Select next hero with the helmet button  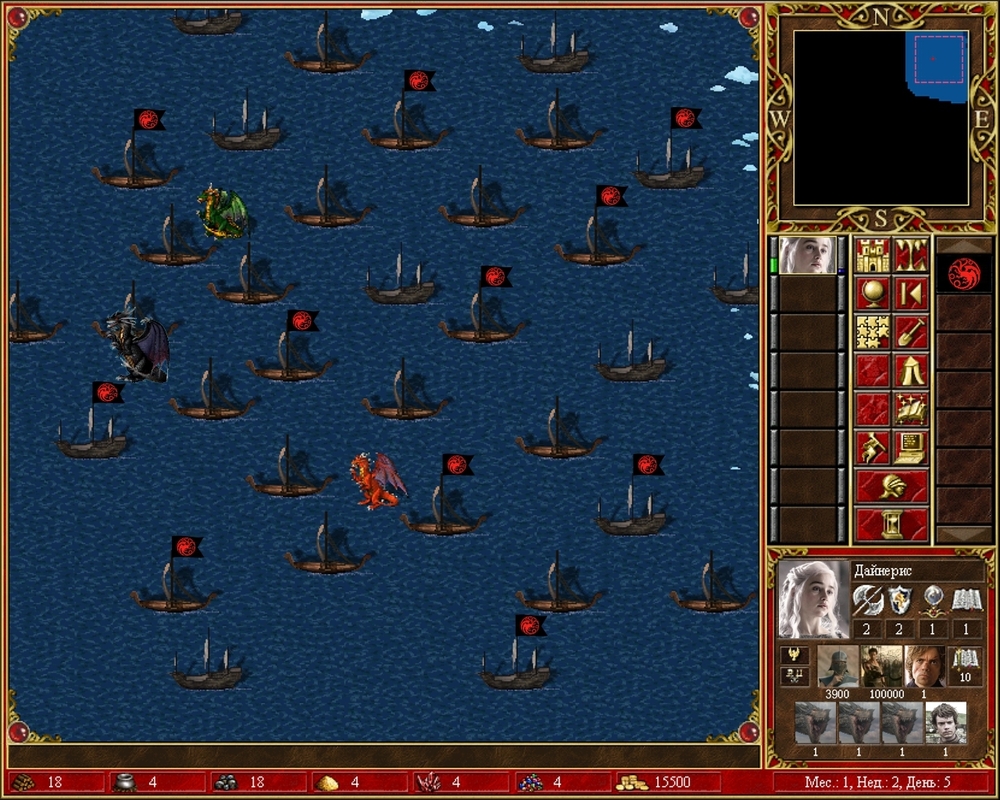coord(892,486)
